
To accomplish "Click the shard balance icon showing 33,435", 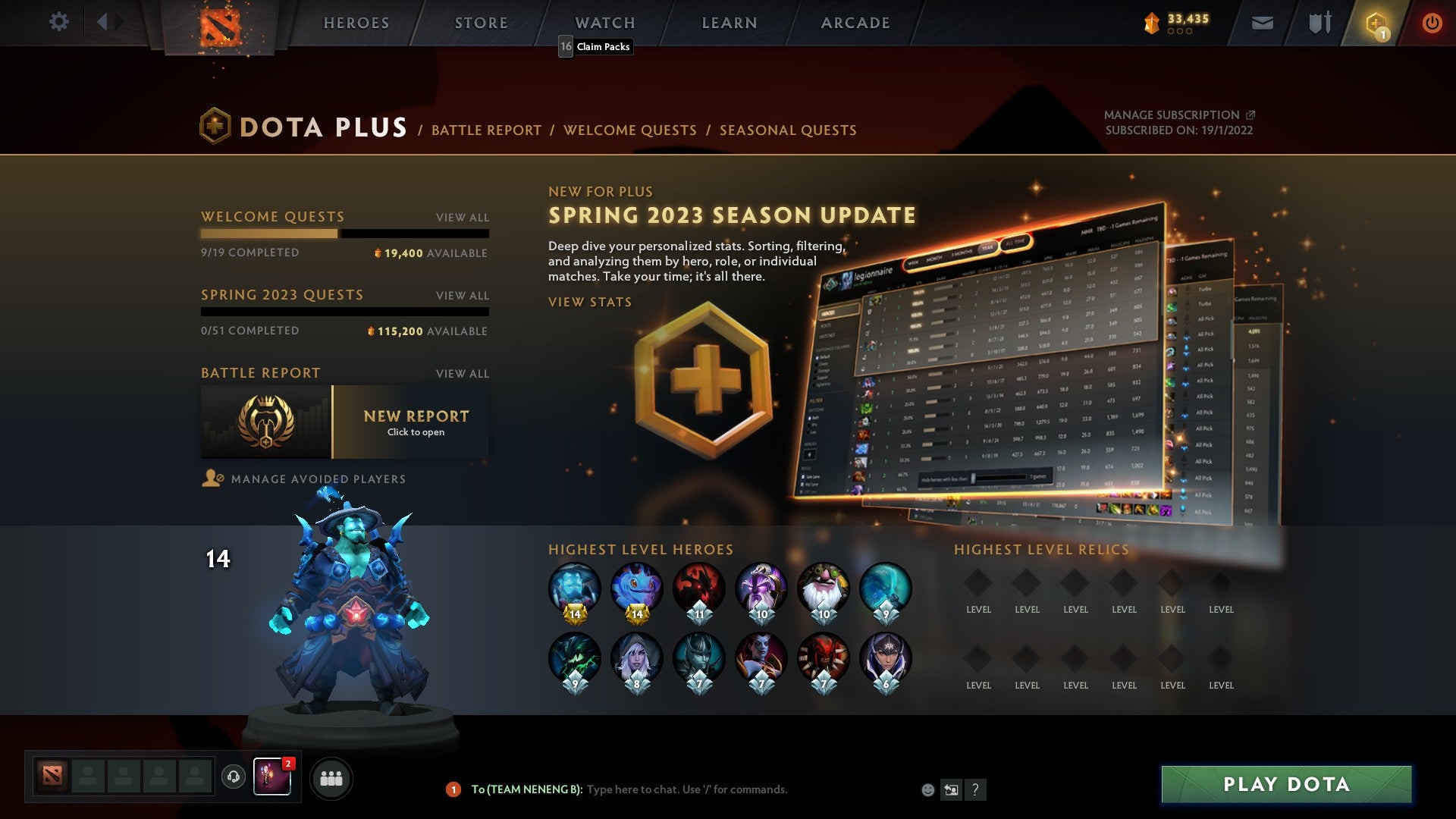I will [x=1153, y=23].
